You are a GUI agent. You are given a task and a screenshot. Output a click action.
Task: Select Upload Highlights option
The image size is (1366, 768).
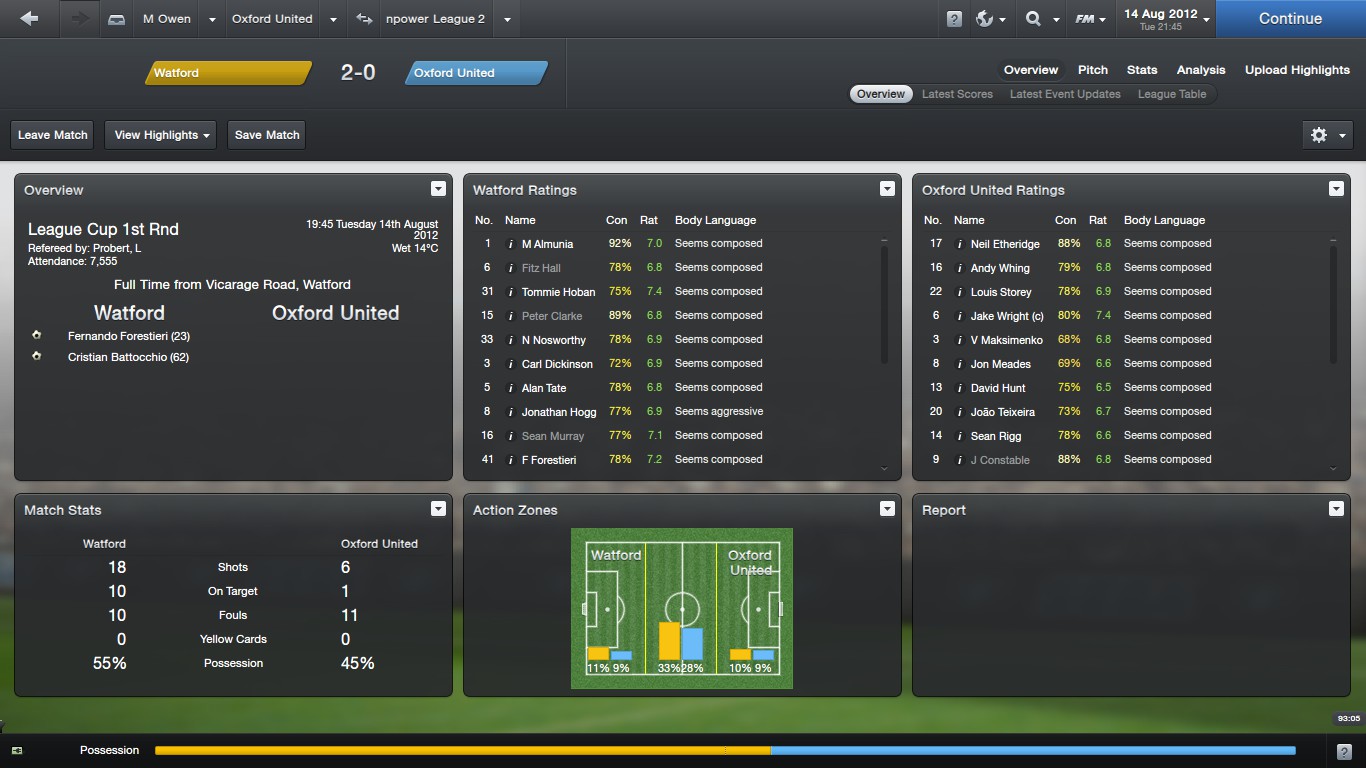point(1297,70)
